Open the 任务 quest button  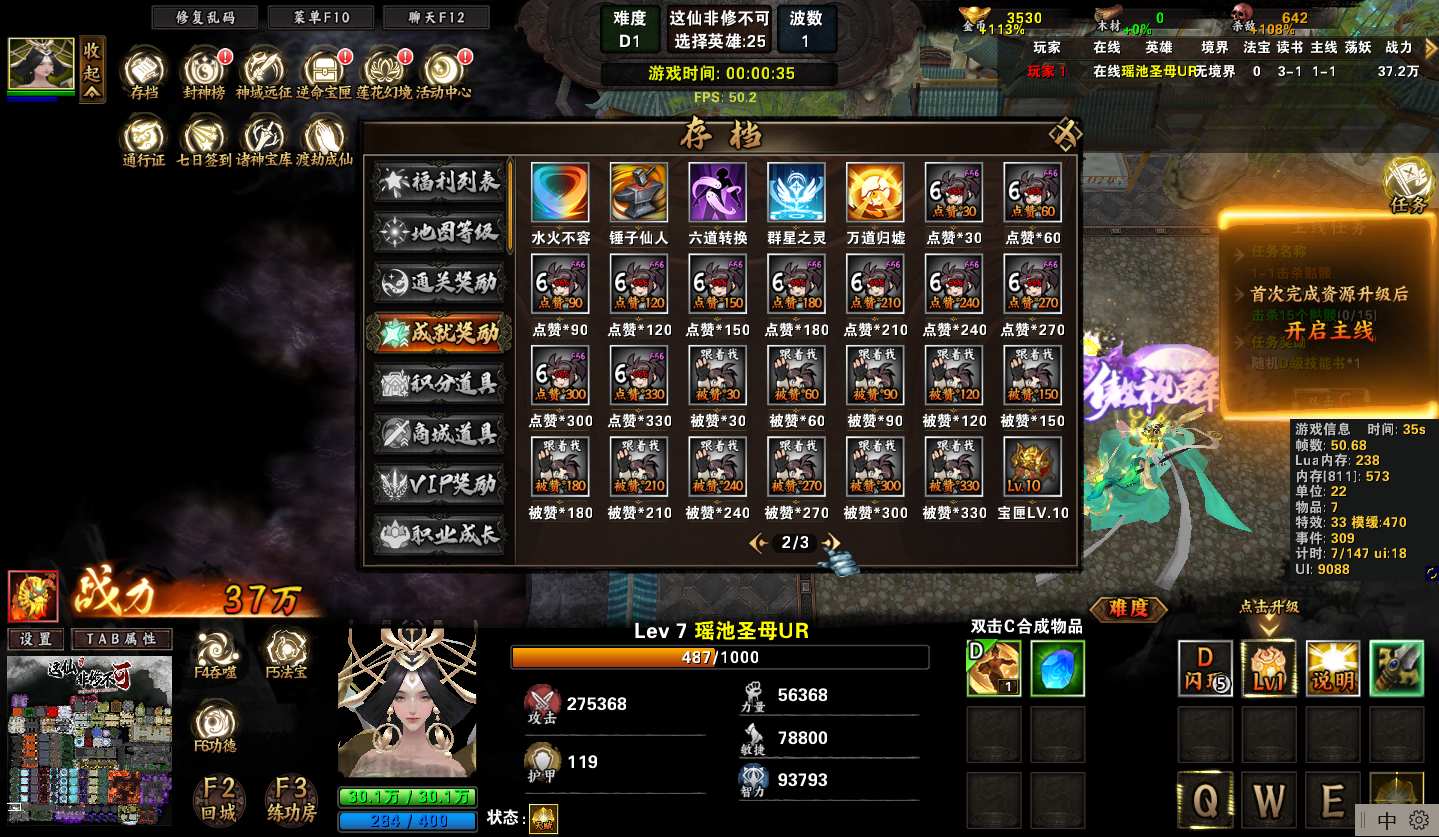point(1409,184)
